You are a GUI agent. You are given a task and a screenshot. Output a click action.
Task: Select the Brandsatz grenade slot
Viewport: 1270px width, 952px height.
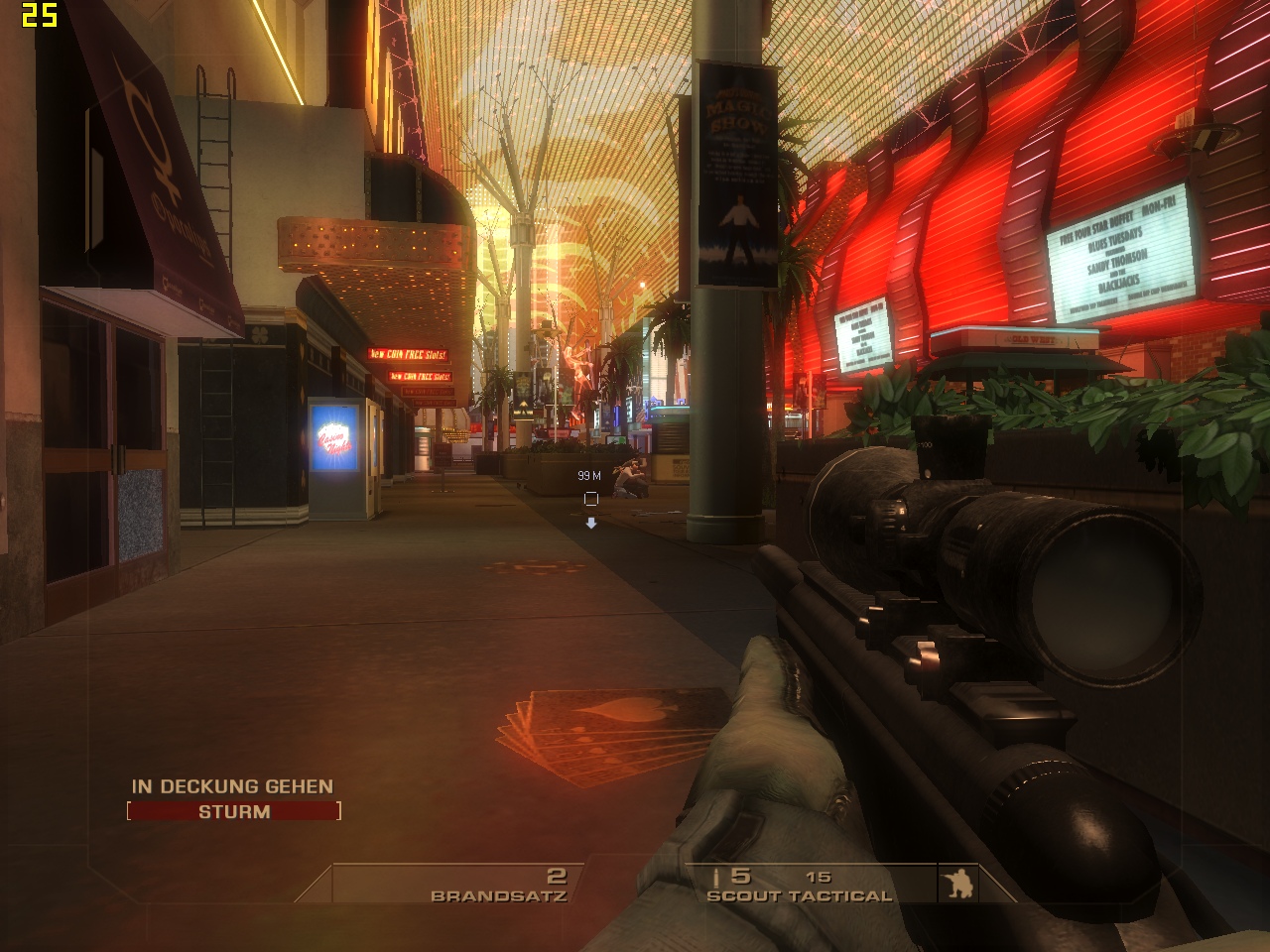[x=498, y=886]
